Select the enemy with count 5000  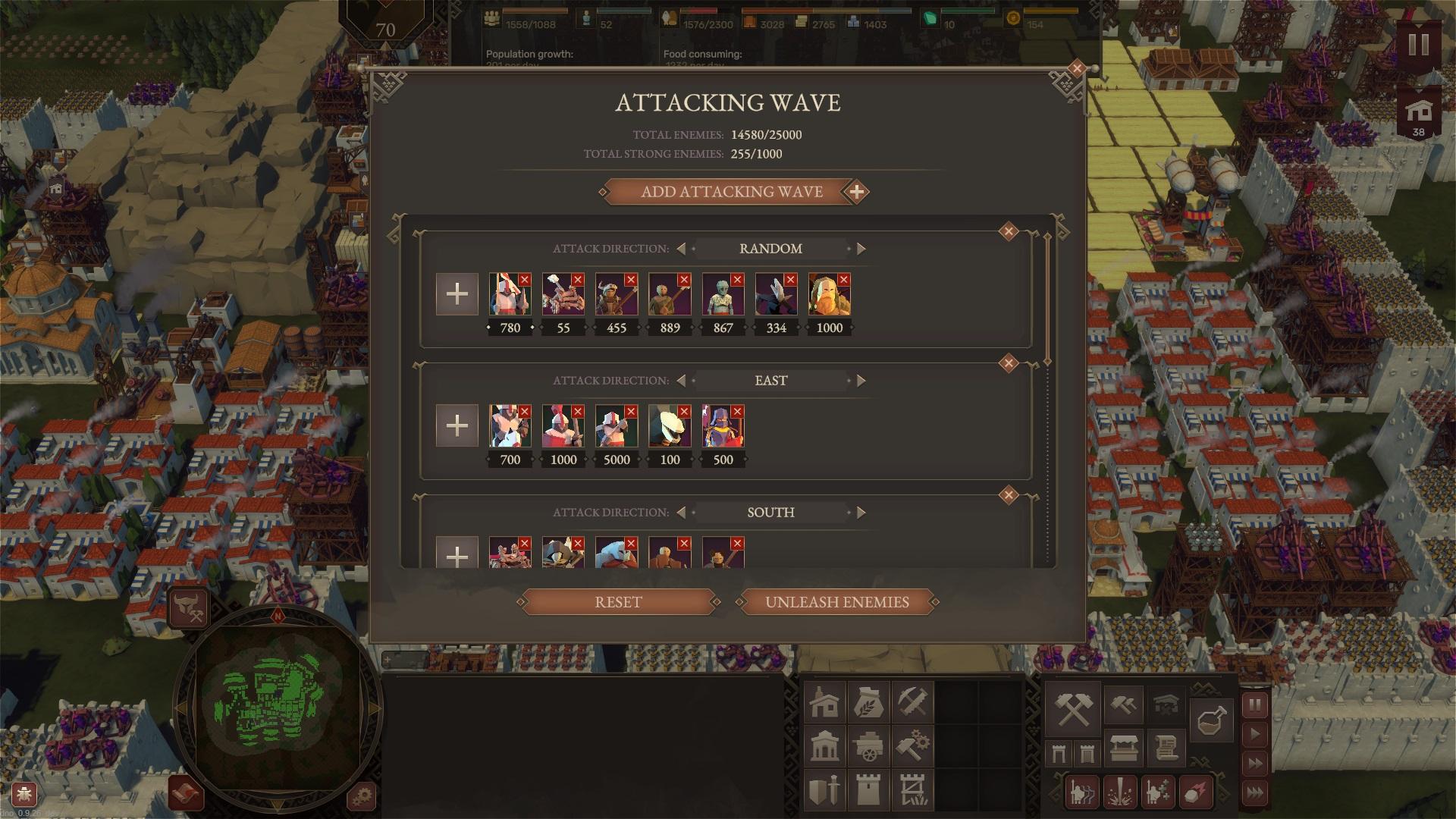point(616,426)
